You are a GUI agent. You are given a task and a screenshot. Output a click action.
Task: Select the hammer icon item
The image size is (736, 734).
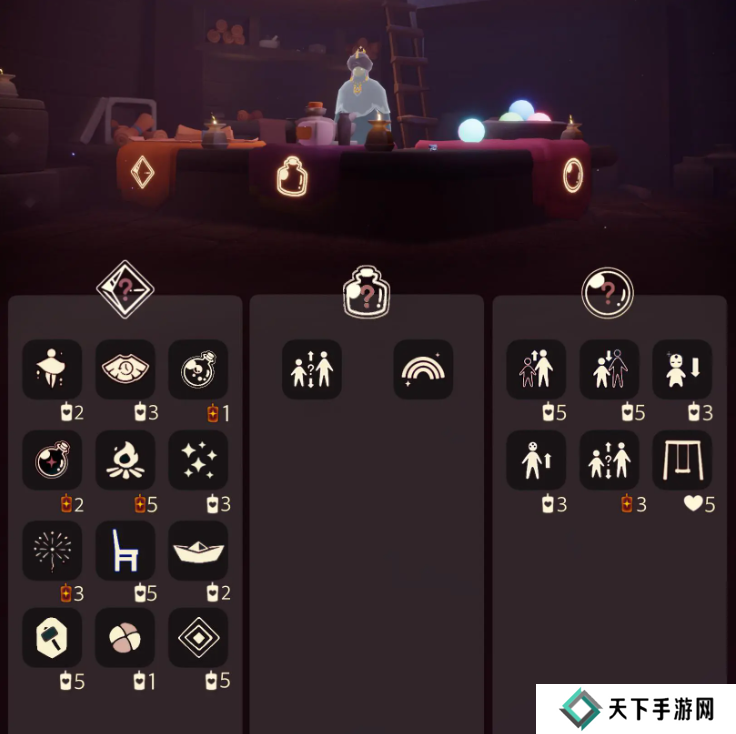pos(52,637)
